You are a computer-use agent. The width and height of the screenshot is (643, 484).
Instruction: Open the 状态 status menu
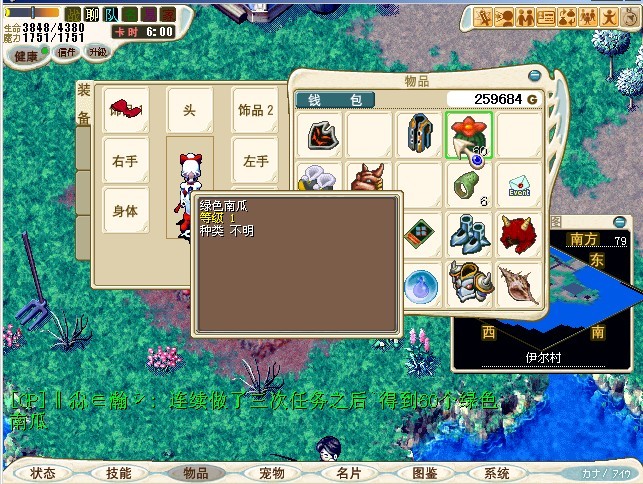[43, 473]
